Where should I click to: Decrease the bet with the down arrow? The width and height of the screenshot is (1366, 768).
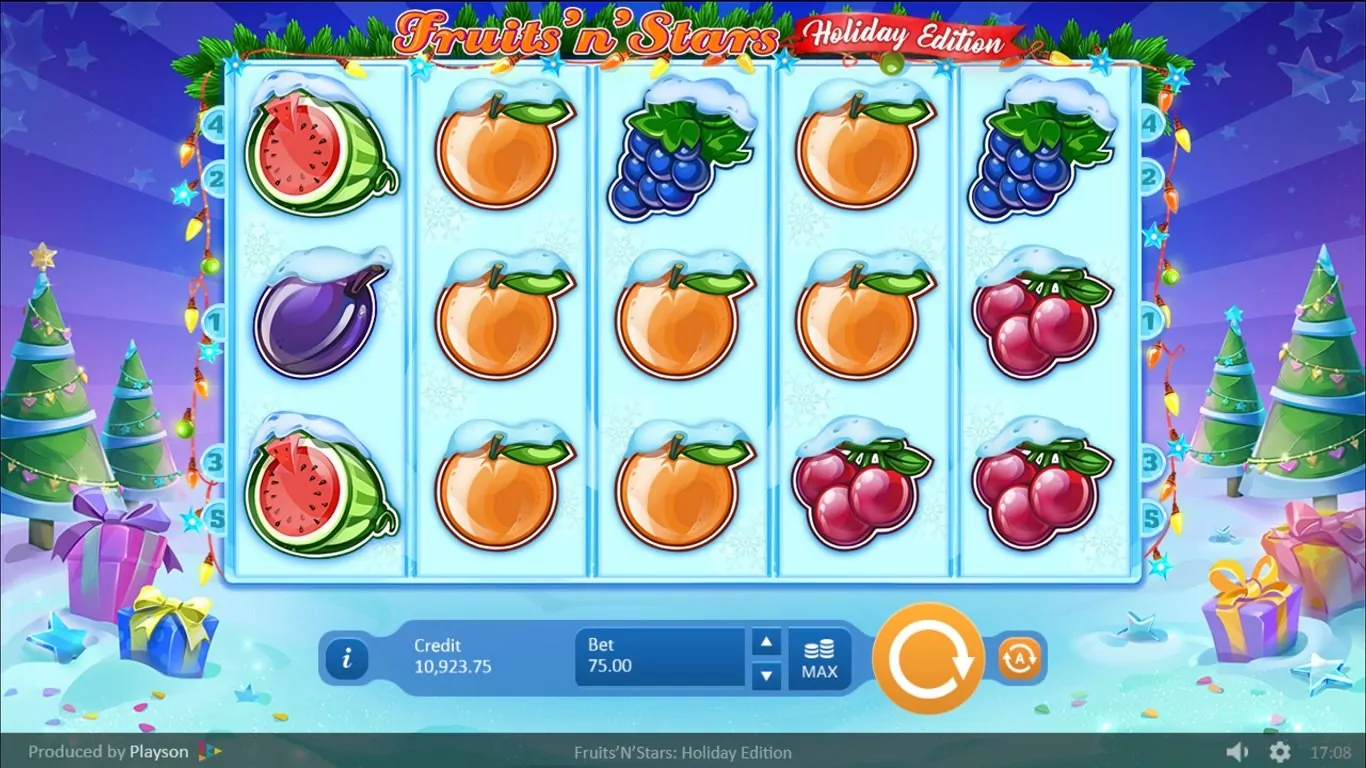(766, 675)
